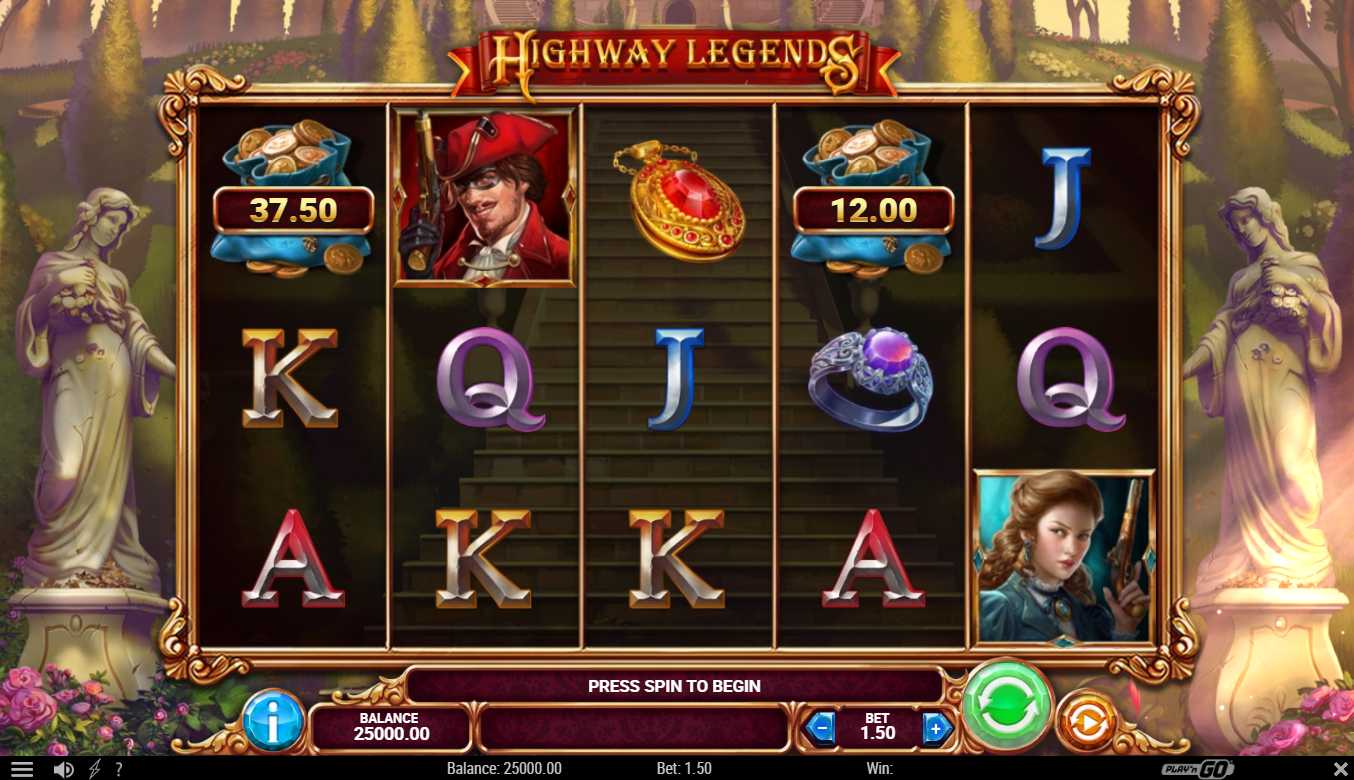Toggle fast play lightning bolt icon

[95, 769]
